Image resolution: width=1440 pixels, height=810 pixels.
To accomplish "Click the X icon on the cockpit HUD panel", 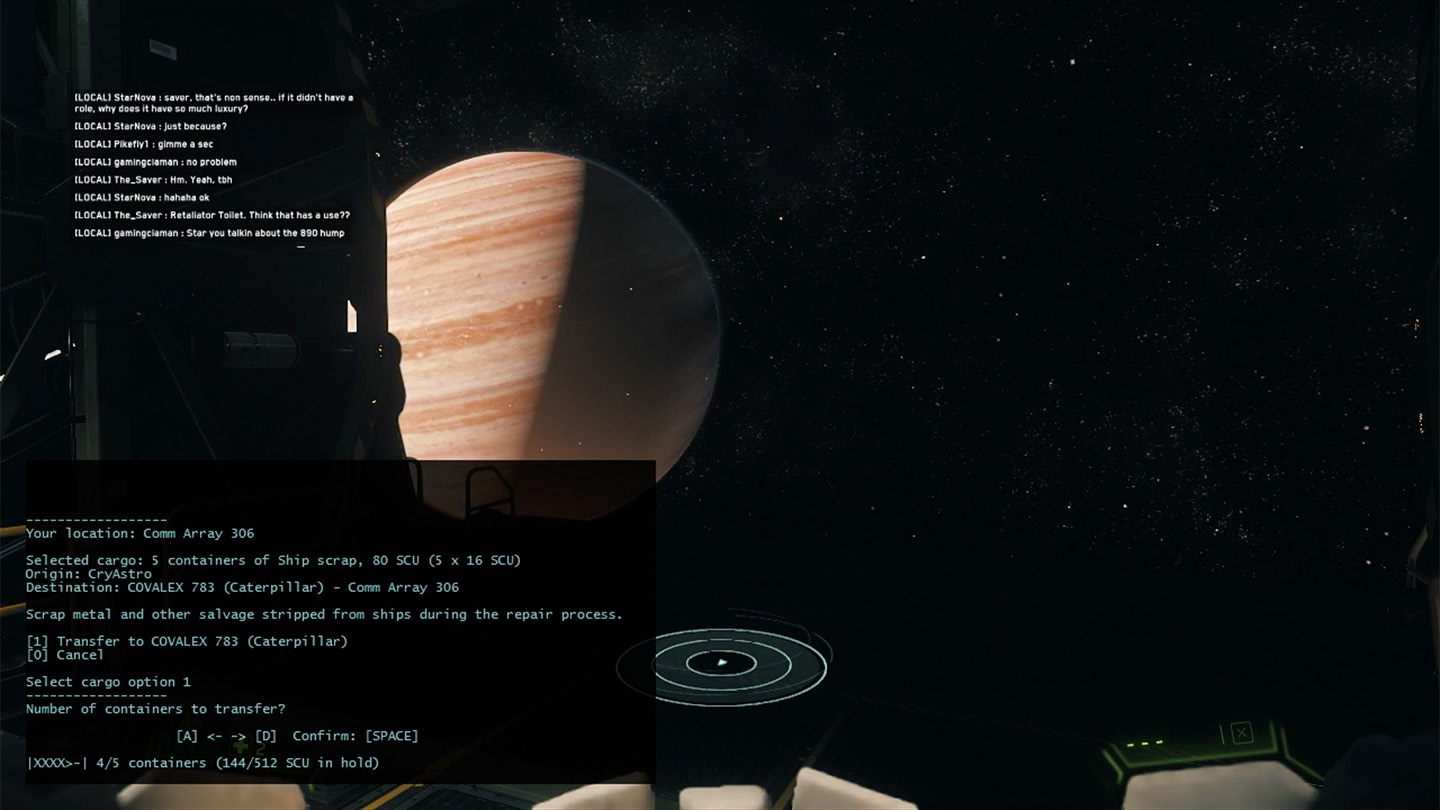I will pyautogui.click(x=1240, y=733).
